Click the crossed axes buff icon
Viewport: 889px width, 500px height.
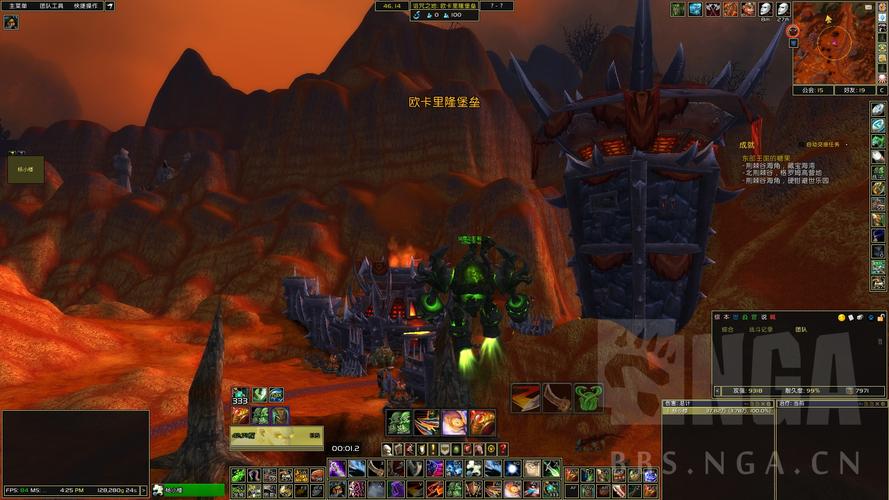tap(713, 9)
